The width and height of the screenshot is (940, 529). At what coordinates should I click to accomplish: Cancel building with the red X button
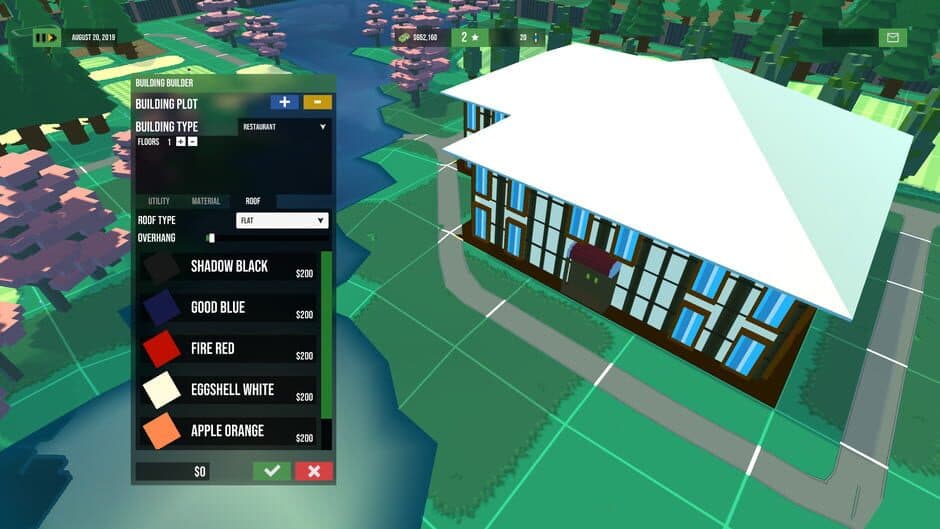coord(314,471)
